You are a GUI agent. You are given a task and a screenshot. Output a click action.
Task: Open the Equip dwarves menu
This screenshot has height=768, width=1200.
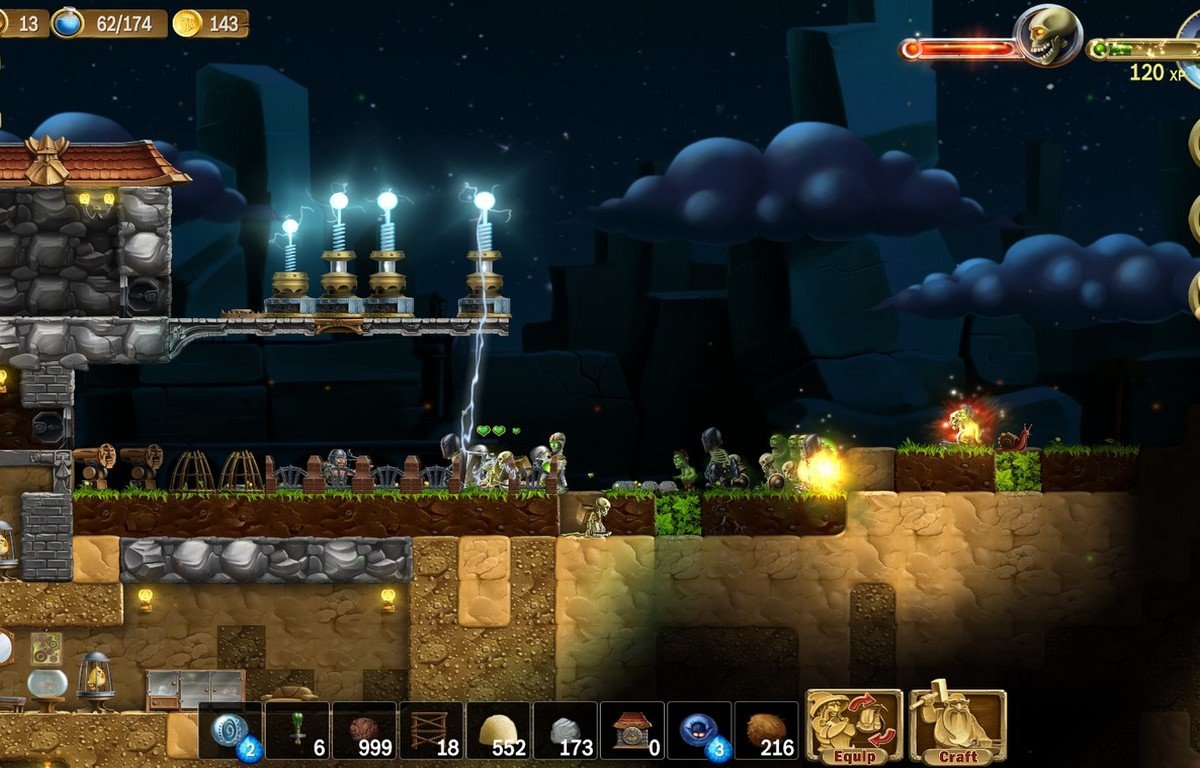[x=854, y=725]
